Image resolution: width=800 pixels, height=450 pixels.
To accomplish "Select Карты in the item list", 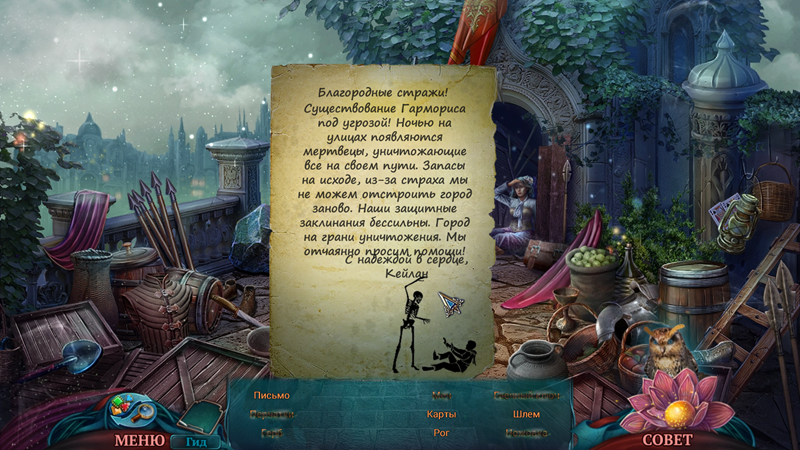I will click(441, 414).
